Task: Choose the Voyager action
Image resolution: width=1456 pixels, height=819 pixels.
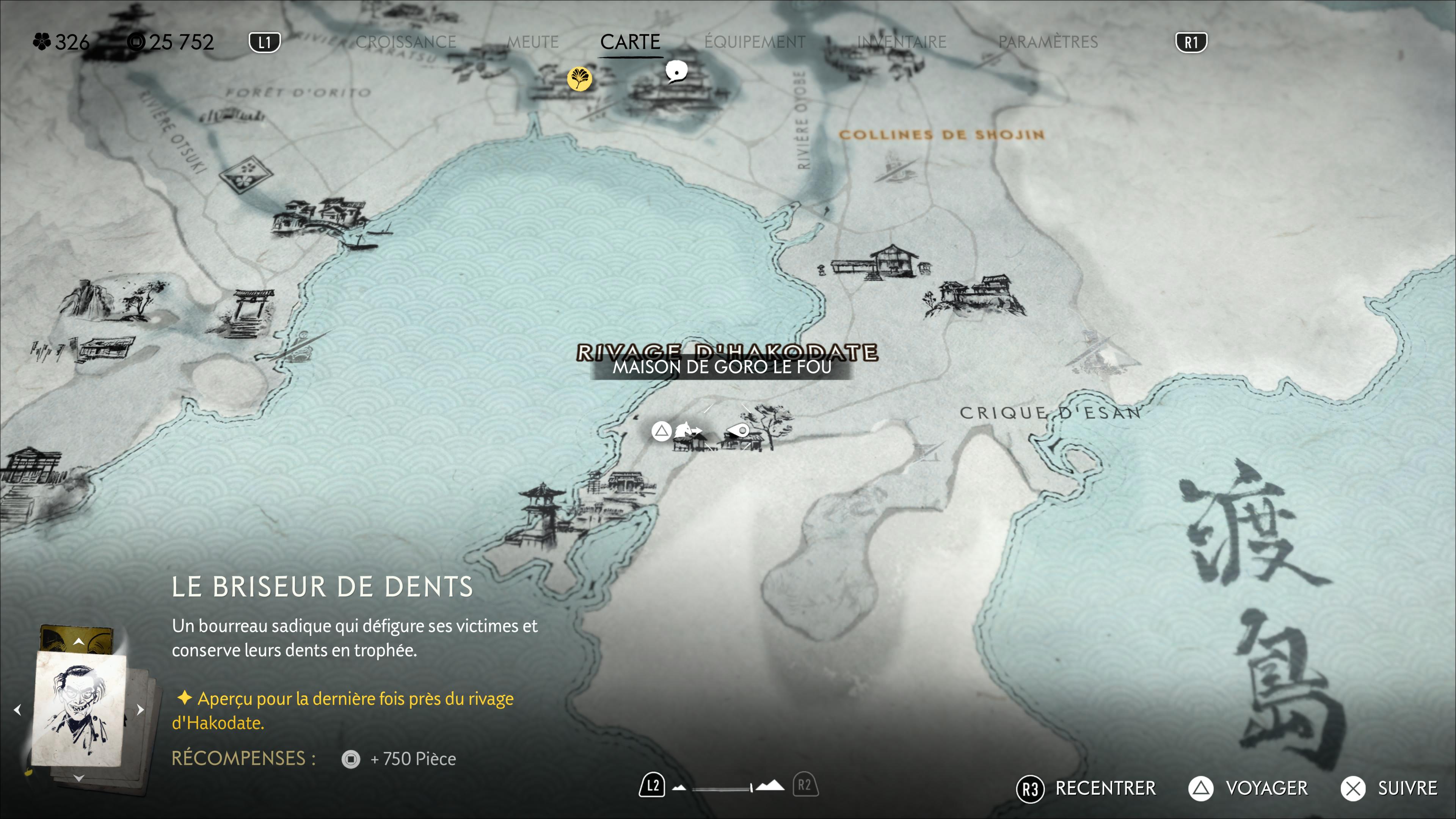Action: tap(1266, 788)
